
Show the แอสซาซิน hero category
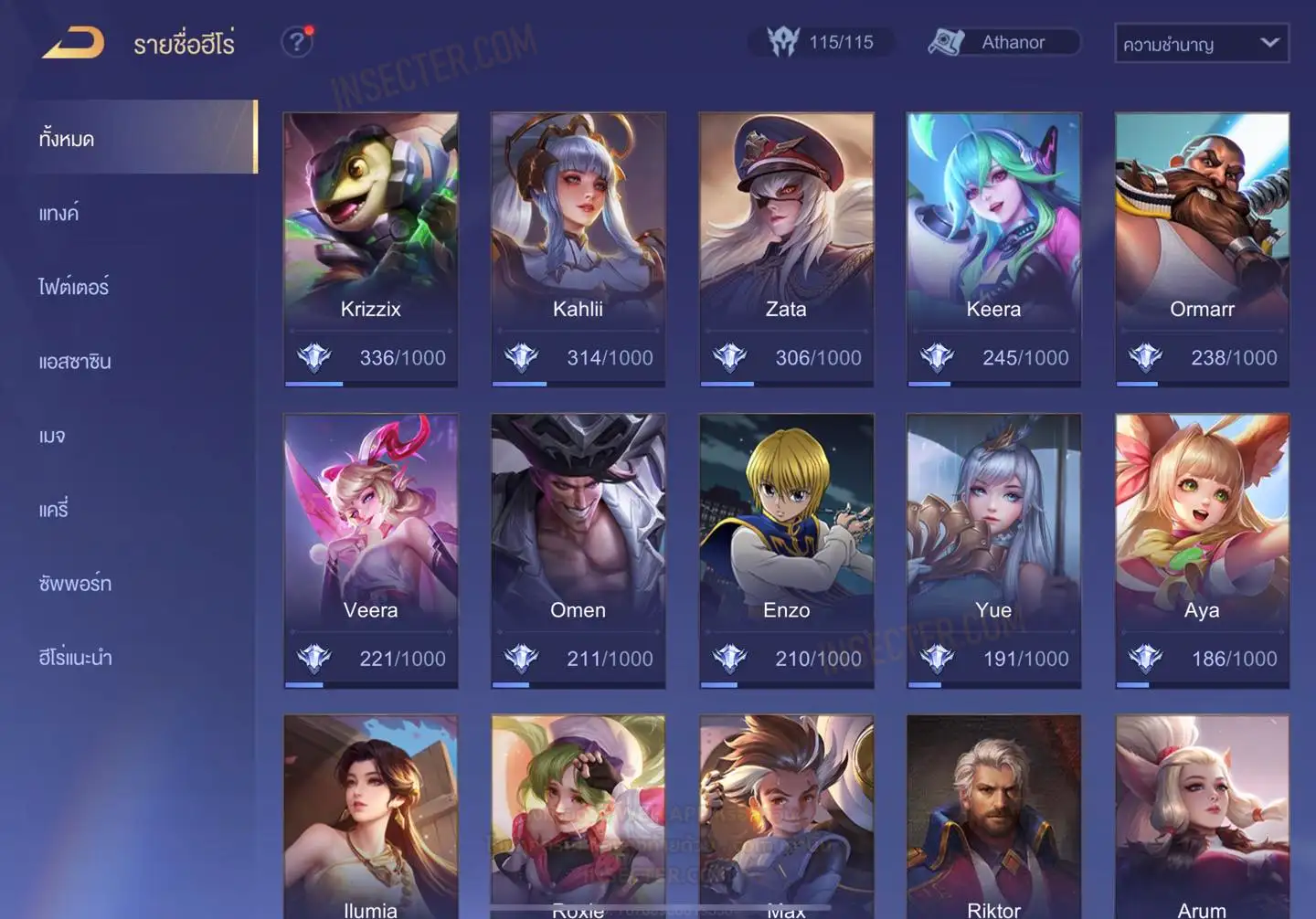[x=75, y=362]
